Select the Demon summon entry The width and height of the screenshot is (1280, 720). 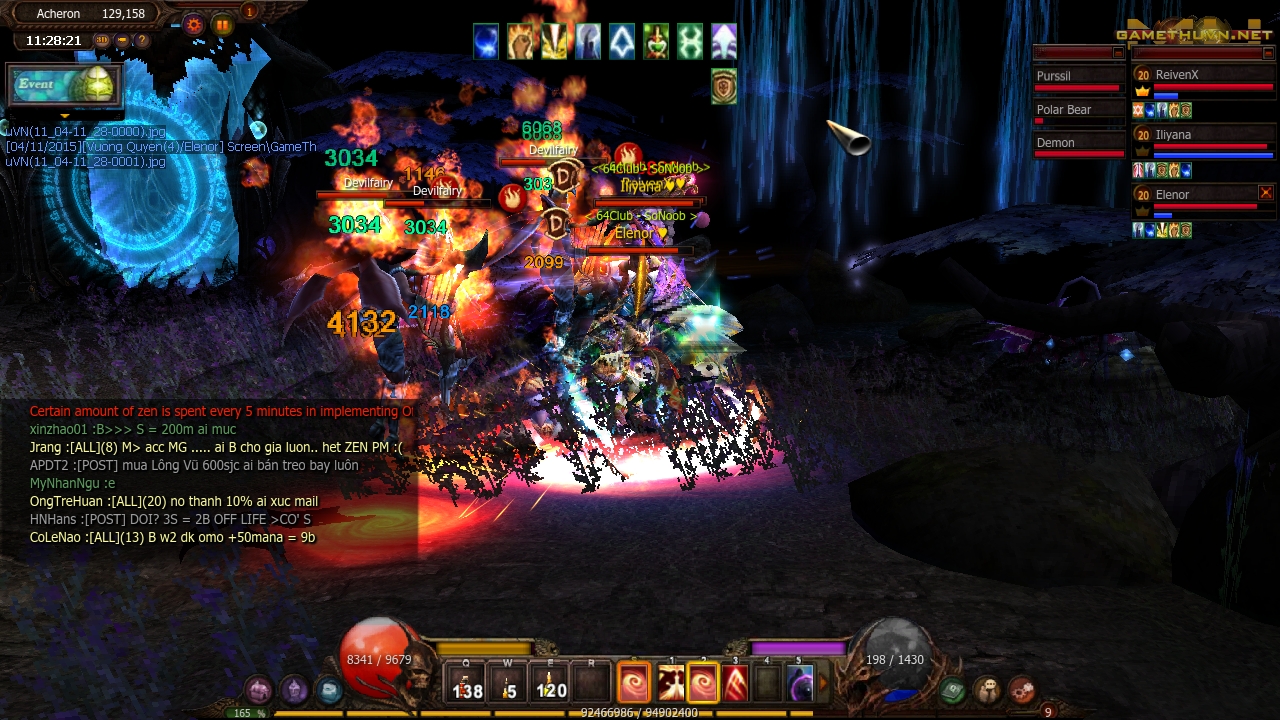tap(1079, 143)
